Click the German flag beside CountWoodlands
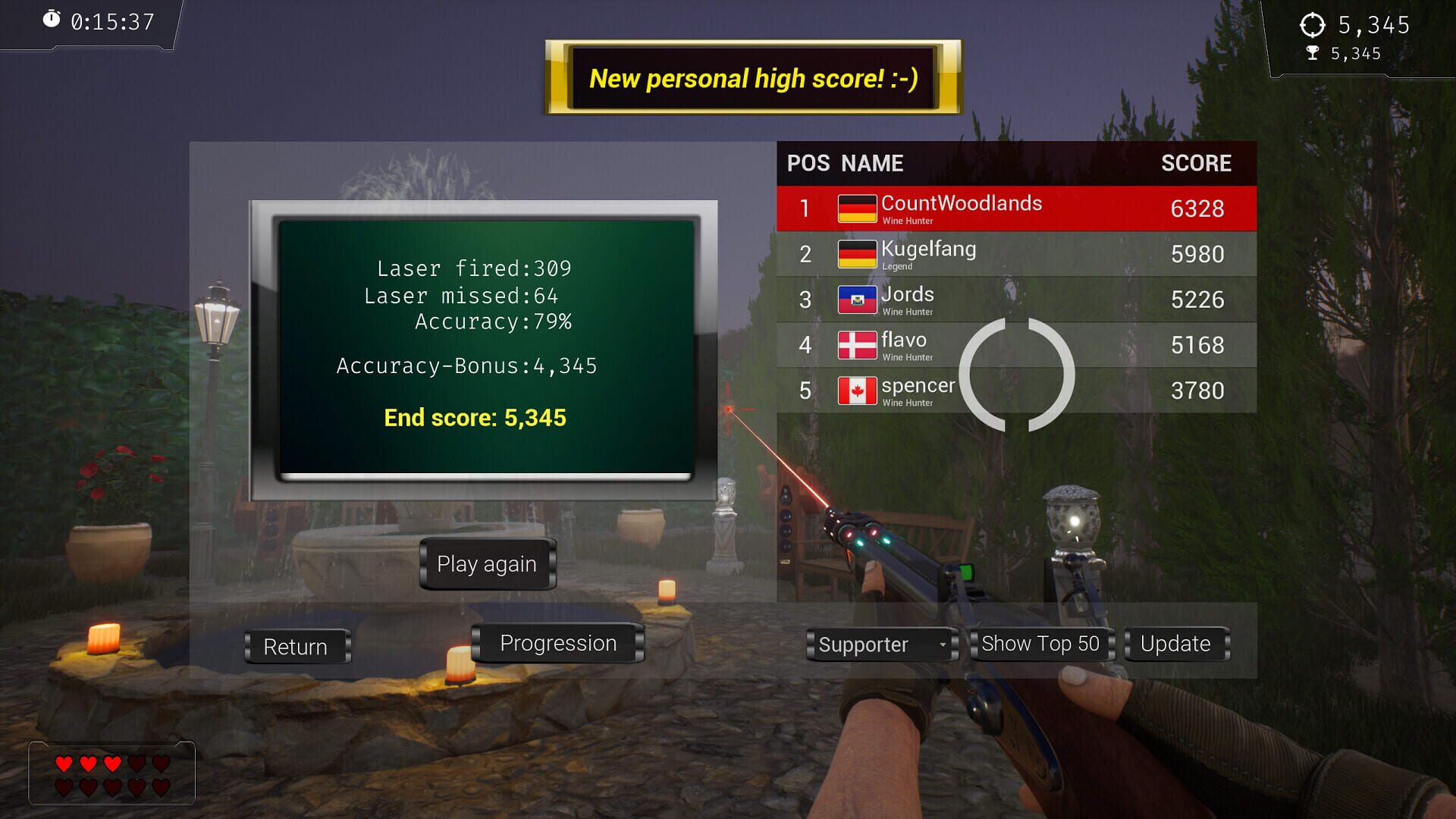The width and height of the screenshot is (1456, 819). coord(857,208)
